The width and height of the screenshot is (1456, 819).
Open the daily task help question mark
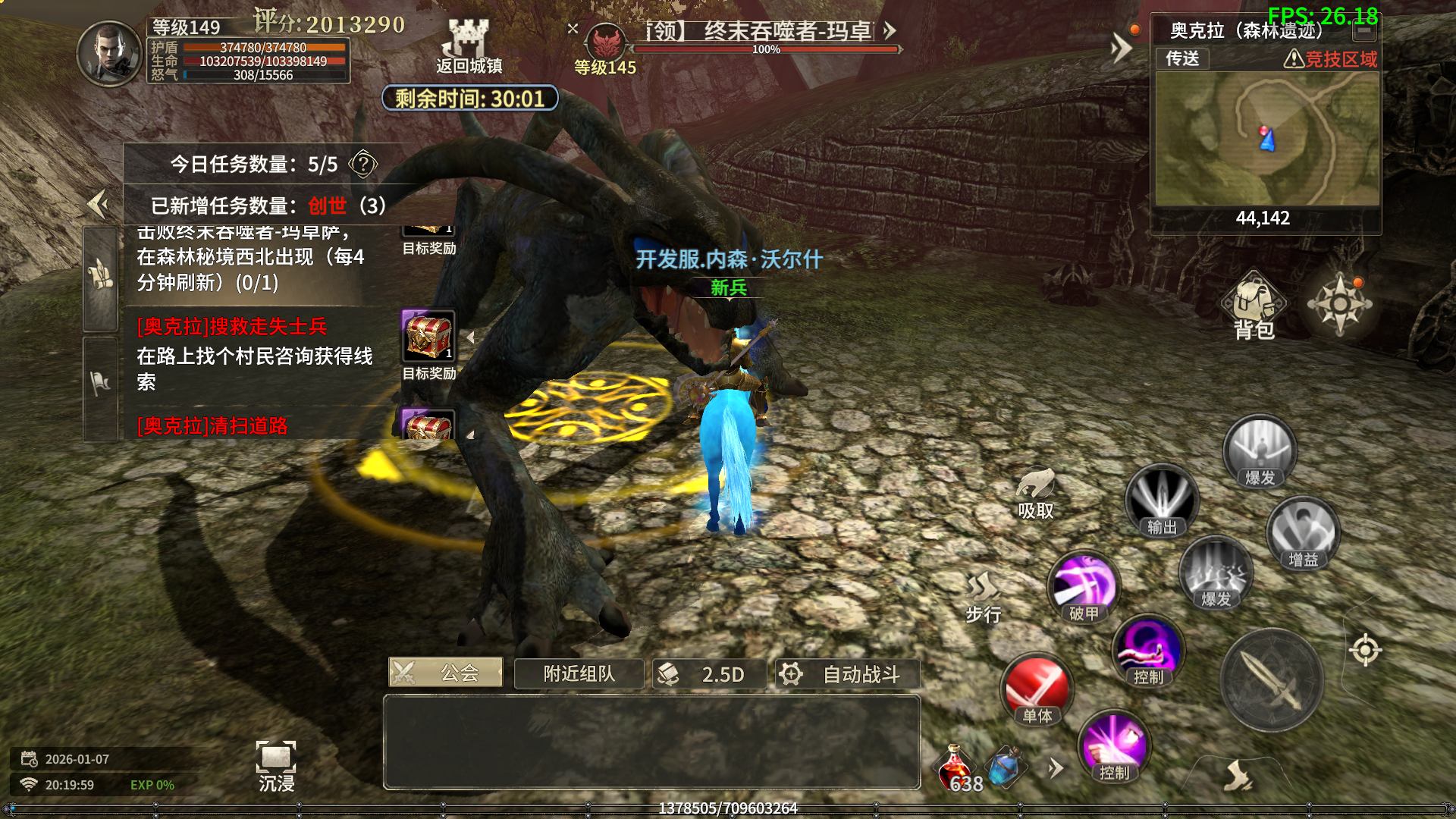pyautogui.click(x=363, y=164)
